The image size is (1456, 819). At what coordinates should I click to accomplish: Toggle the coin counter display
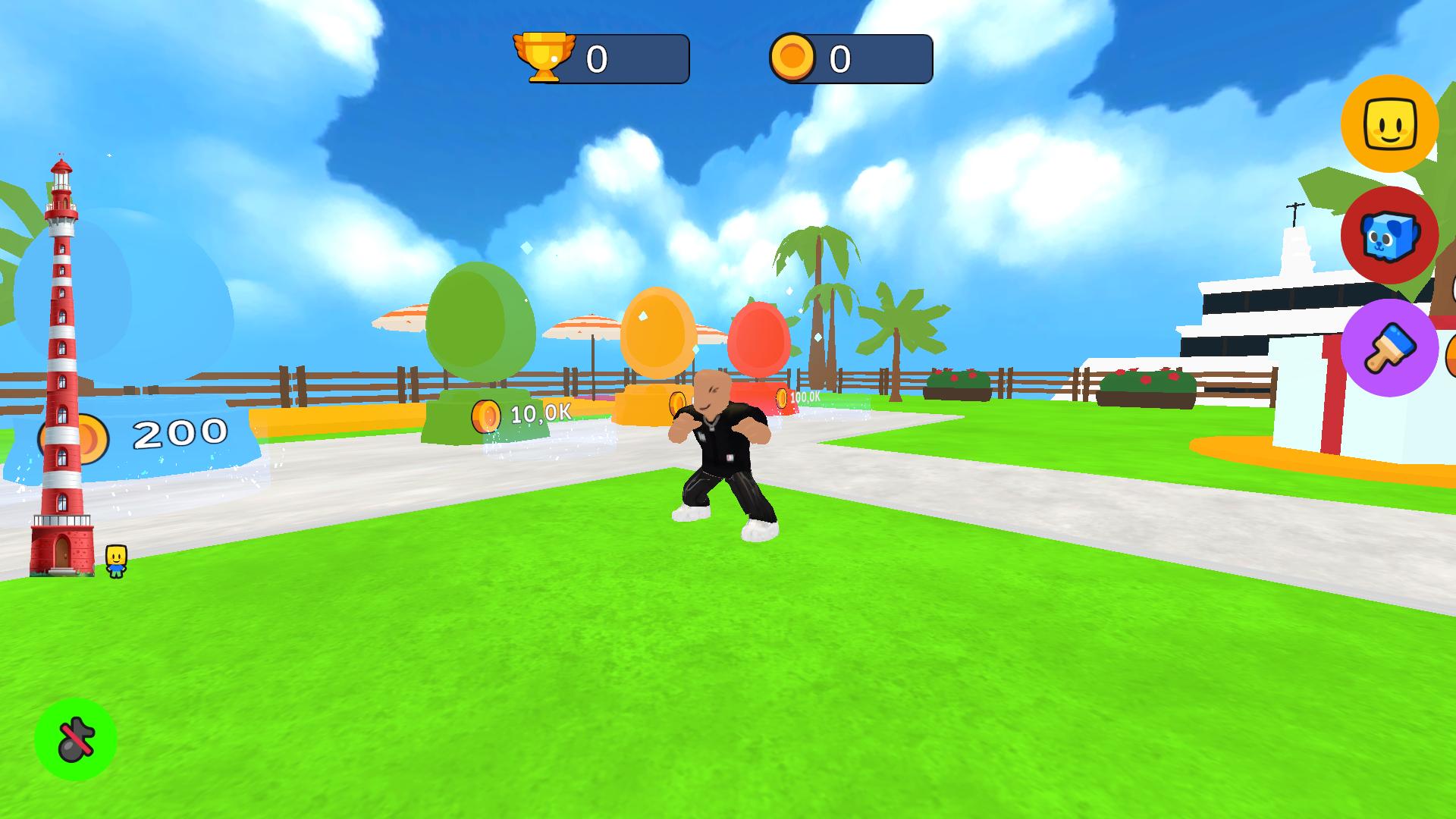[x=849, y=55]
